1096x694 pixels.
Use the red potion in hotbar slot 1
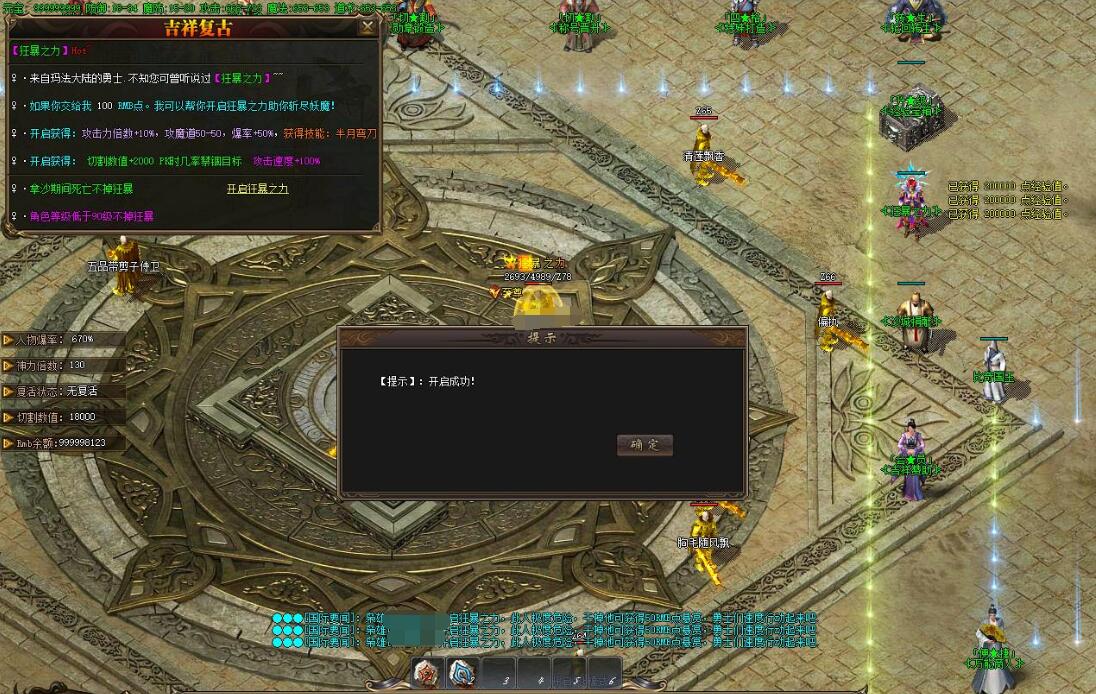pos(429,672)
